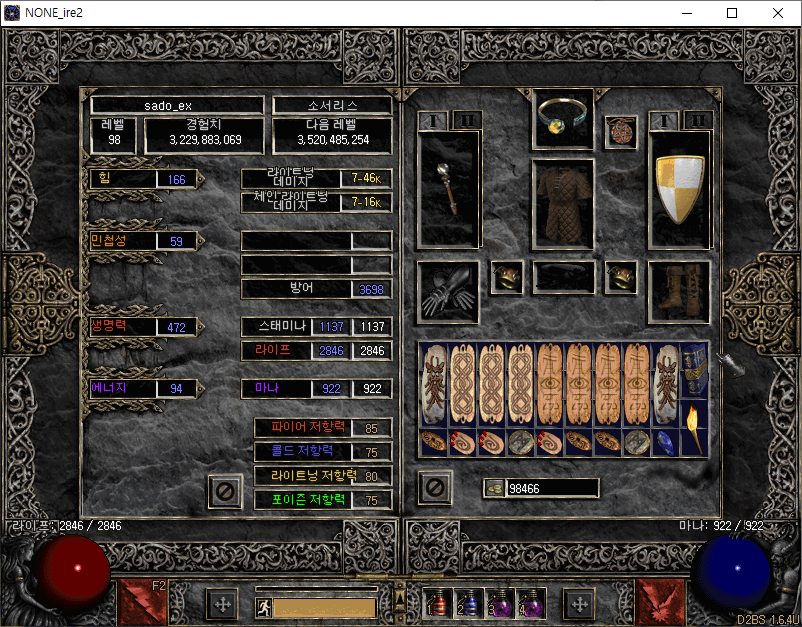Select the quilted body armor slot
The image size is (802, 627).
[x=563, y=203]
